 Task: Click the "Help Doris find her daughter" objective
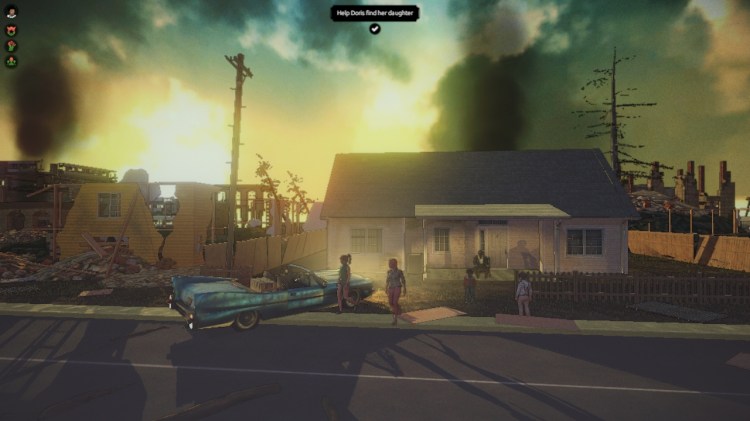point(374,13)
